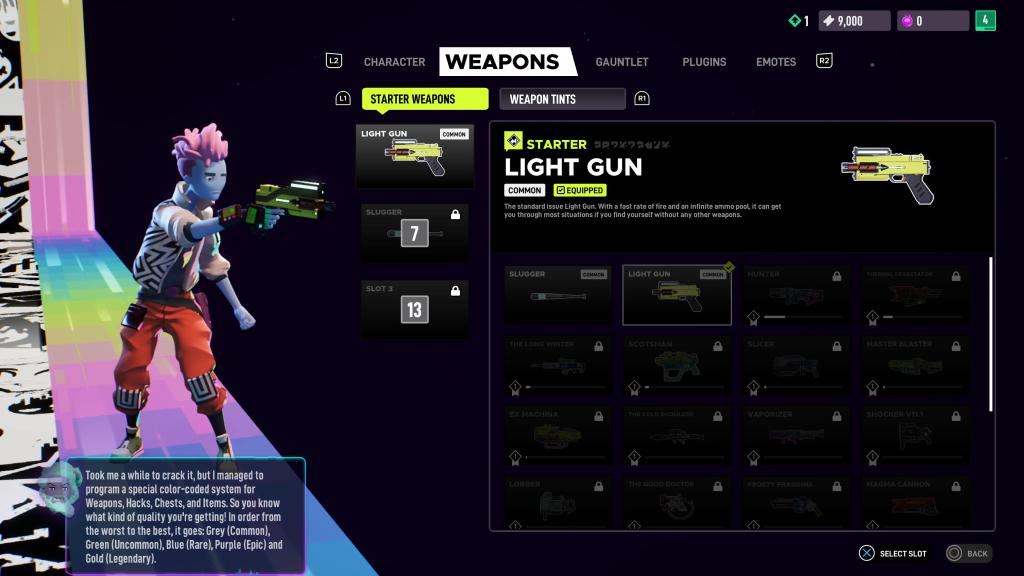Choose the locked Master Blaster weapon tile
The height and width of the screenshot is (576, 1024).
(914, 365)
